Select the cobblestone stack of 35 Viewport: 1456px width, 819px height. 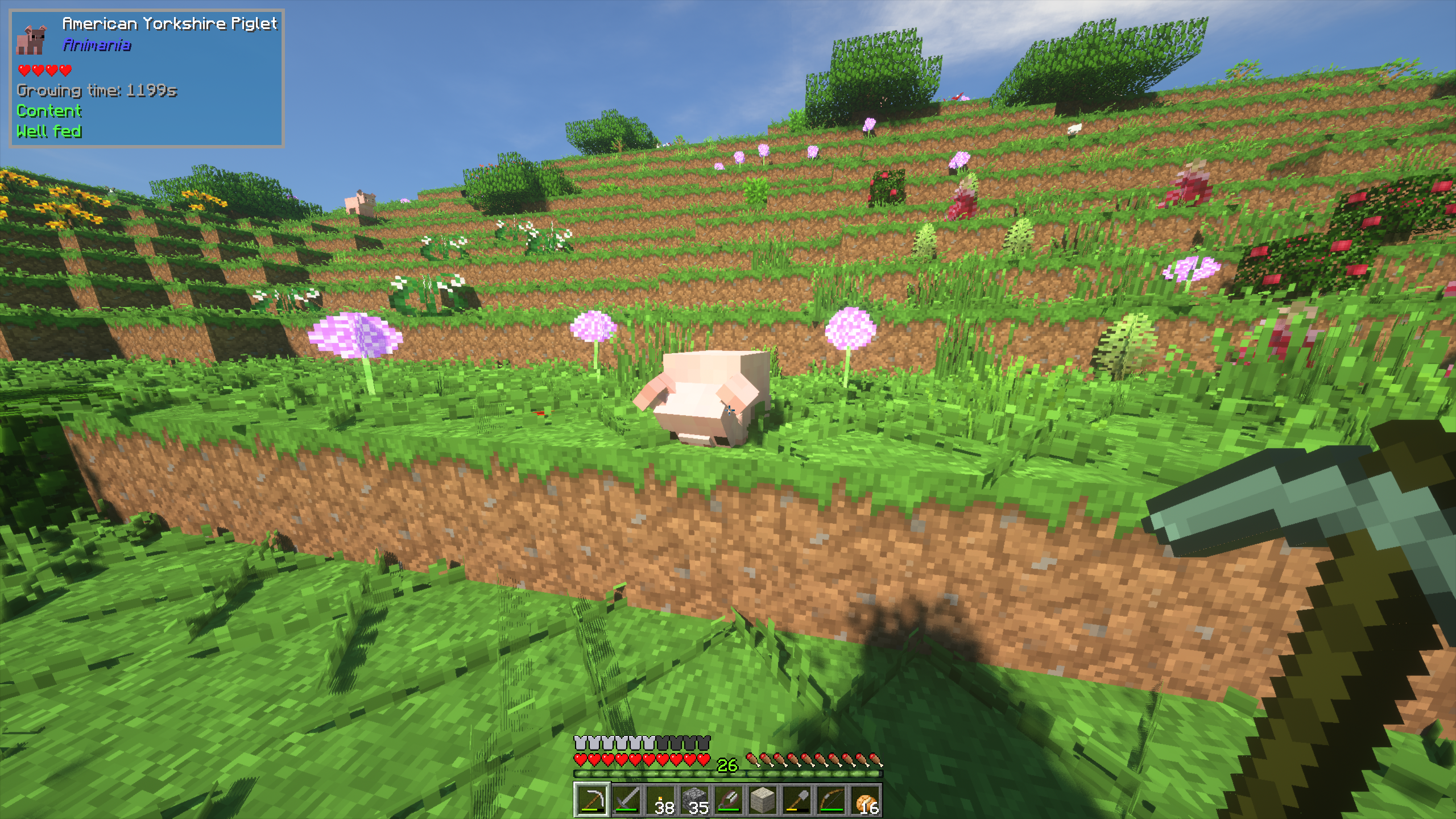tap(694, 800)
